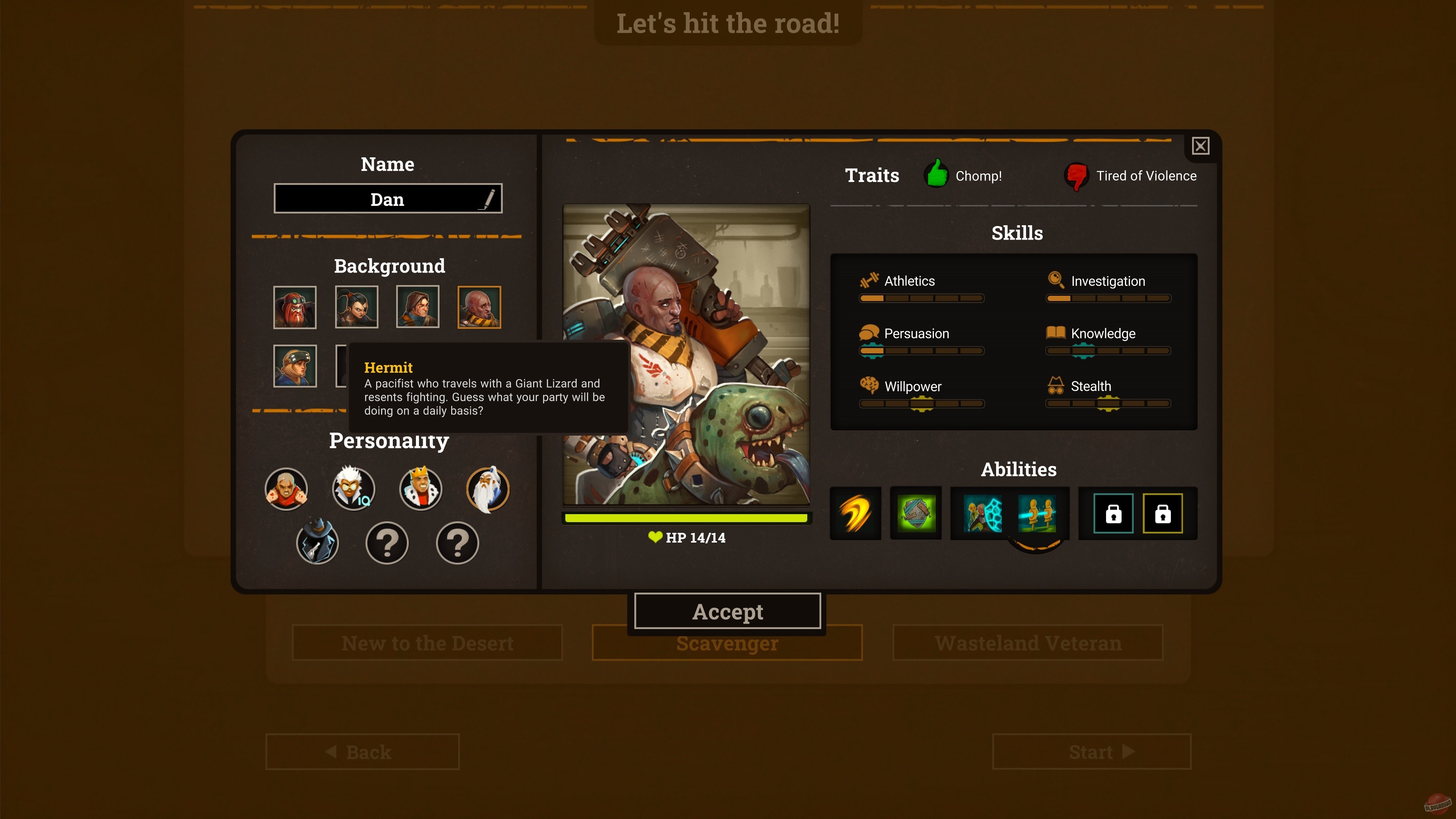Screen dimensions: 1456x819
Task: Reveal the first locked ability slot
Action: 1113,513
